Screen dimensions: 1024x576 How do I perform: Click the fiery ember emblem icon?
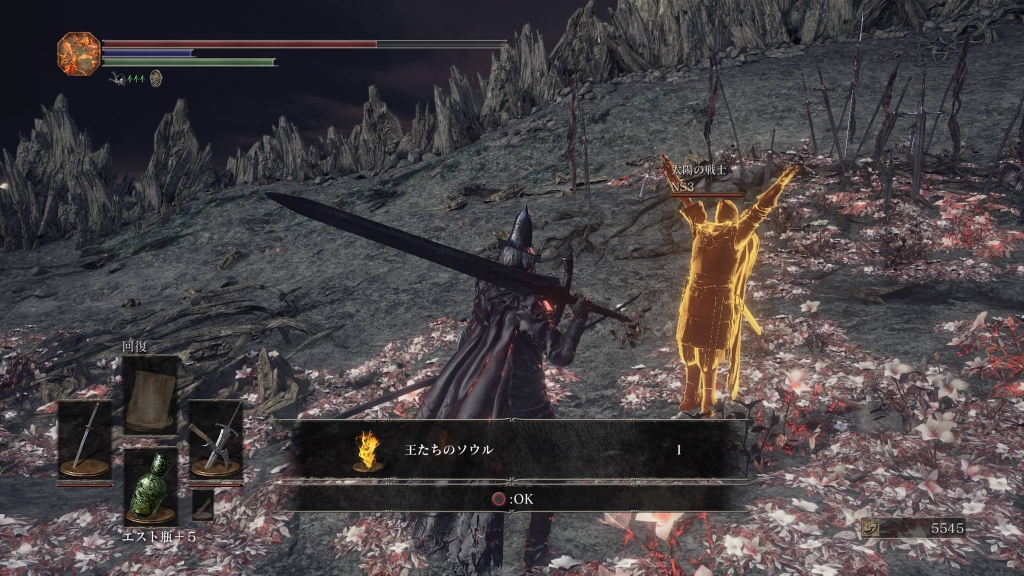78,53
